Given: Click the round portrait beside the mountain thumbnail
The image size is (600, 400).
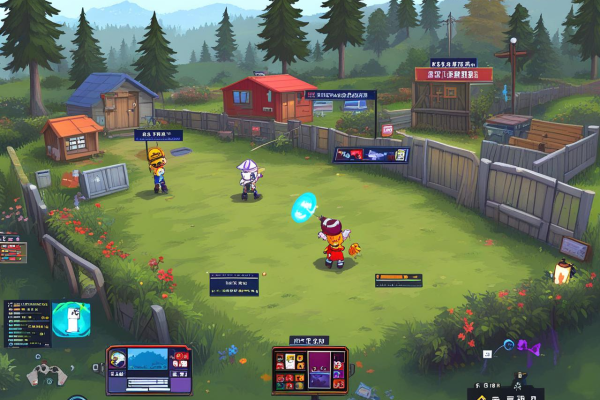Looking at the screenshot, I should [118, 357].
